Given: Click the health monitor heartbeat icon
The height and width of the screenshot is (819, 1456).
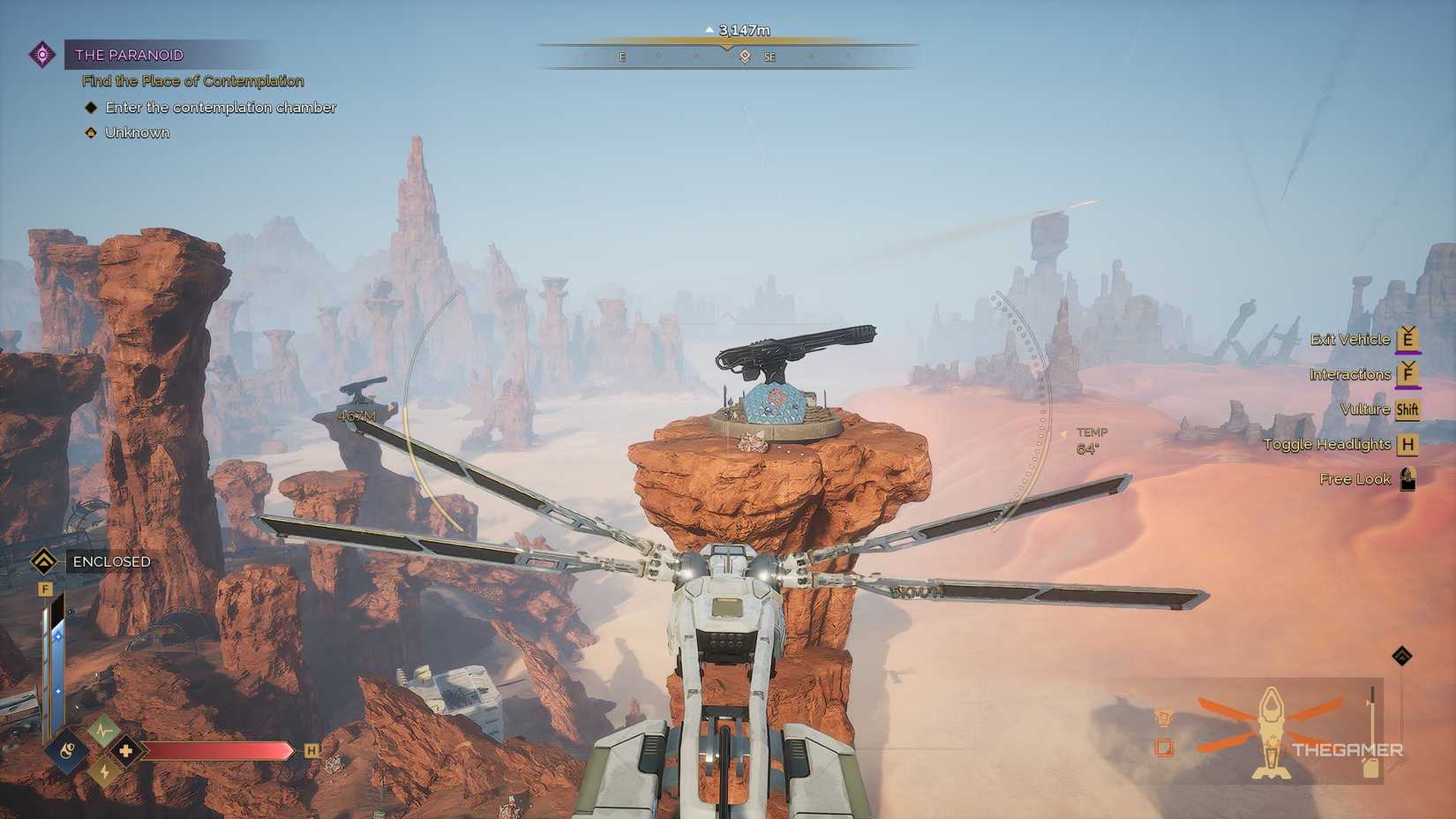Looking at the screenshot, I should tap(102, 730).
